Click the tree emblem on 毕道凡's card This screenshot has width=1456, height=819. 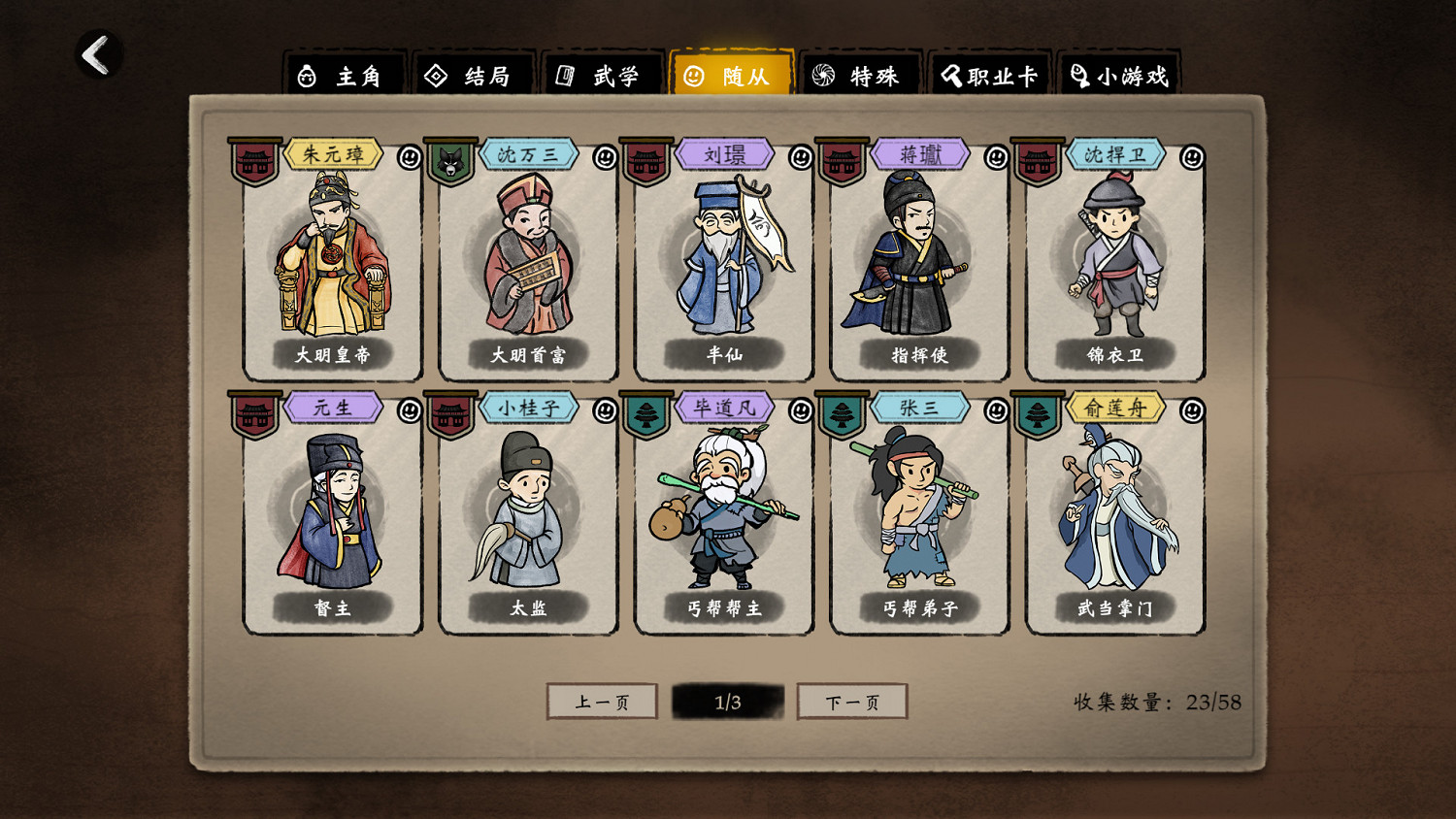point(645,414)
